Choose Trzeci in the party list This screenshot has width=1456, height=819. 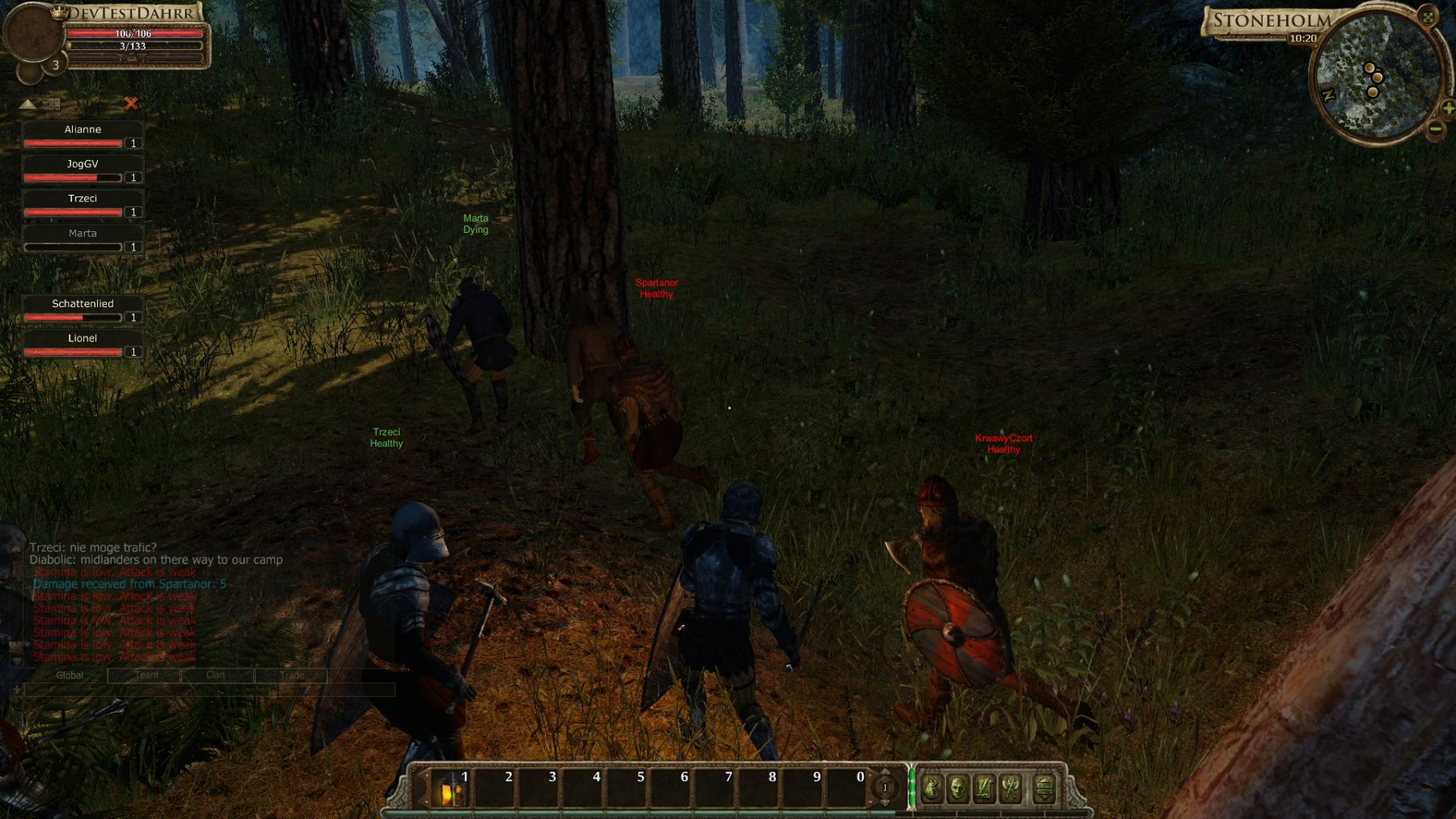[83, 205]
